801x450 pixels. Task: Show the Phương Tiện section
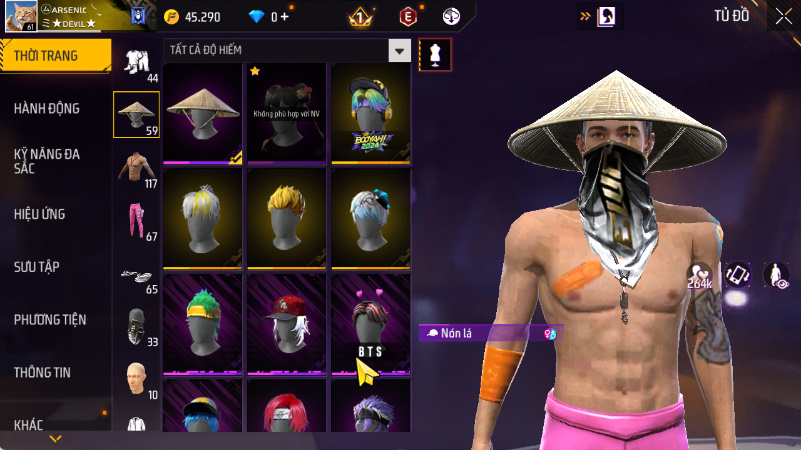pos(50,320)
